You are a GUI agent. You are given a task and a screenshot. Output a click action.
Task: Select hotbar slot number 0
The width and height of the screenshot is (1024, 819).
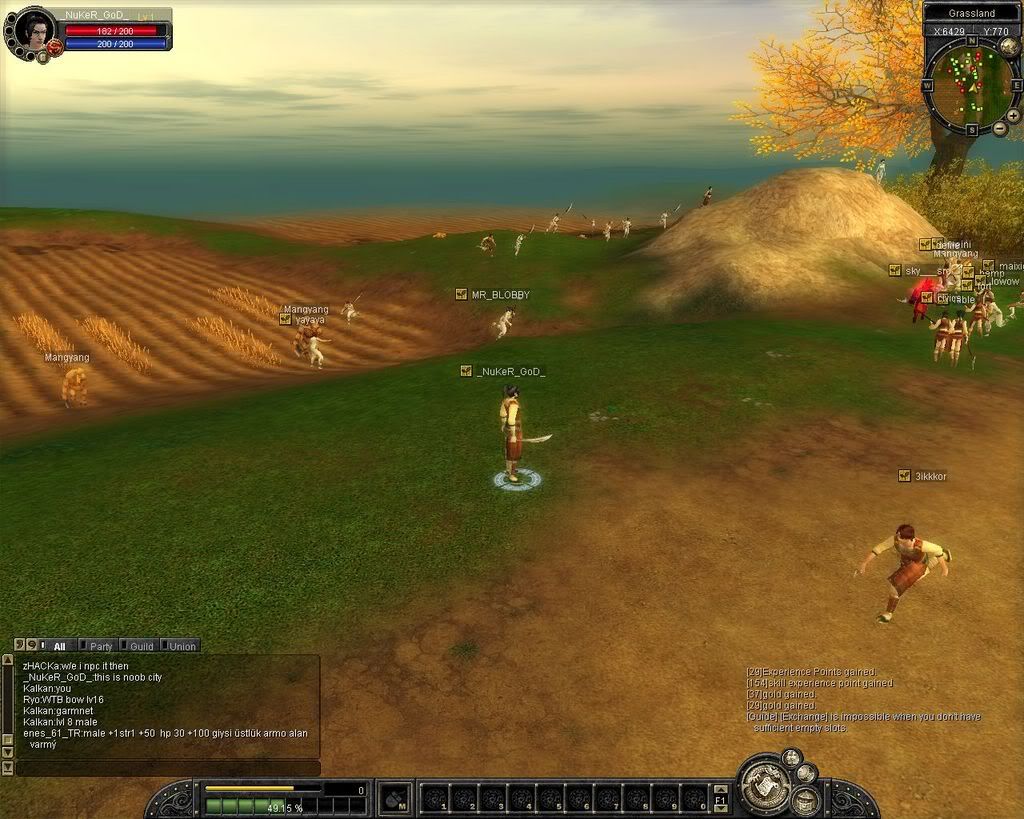(x=693, y=799)
